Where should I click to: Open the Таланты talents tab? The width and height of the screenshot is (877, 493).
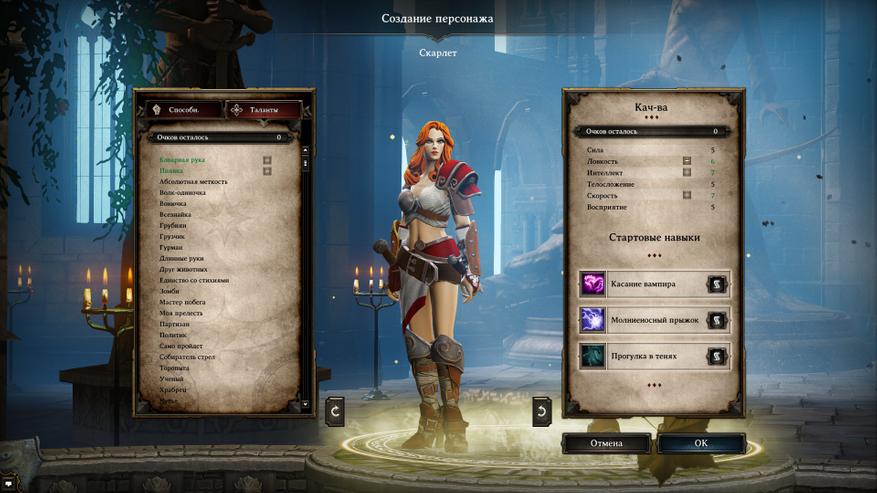pos(265,109)
